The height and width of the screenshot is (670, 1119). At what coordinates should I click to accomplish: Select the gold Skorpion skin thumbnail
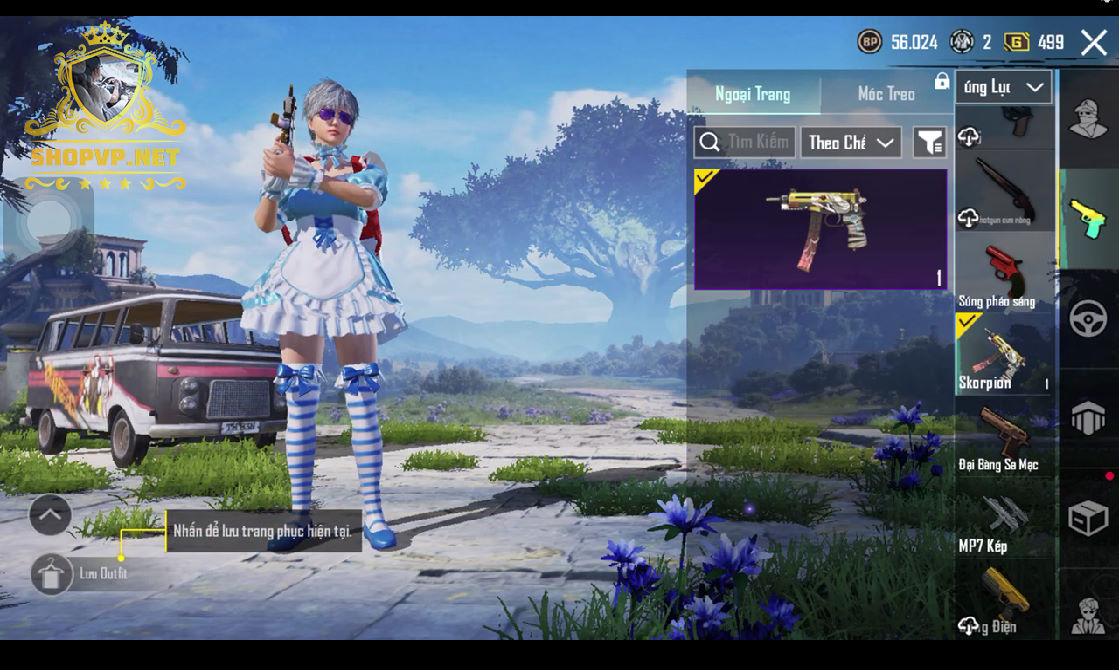[820, 229]
